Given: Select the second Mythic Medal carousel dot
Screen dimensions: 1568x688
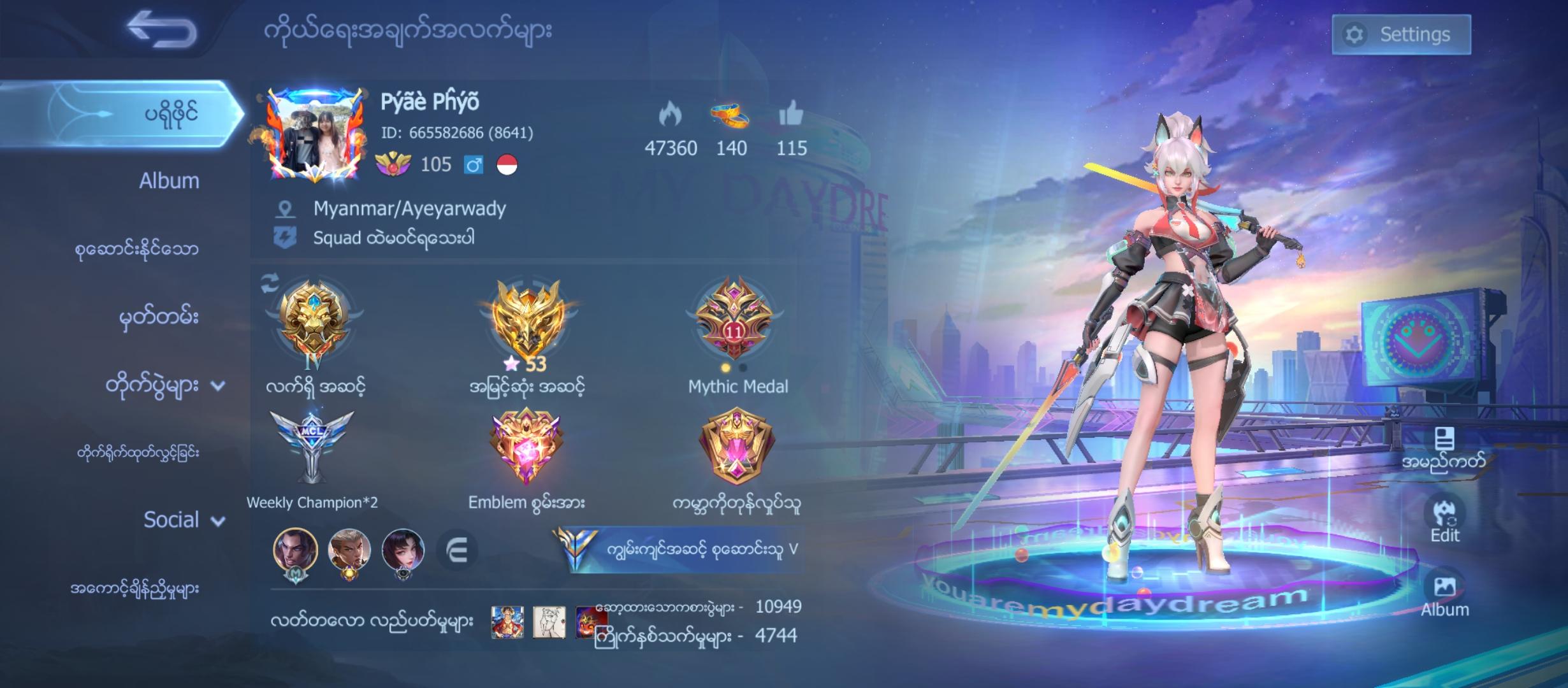Looking at the screenshot, I should point(743,368).
